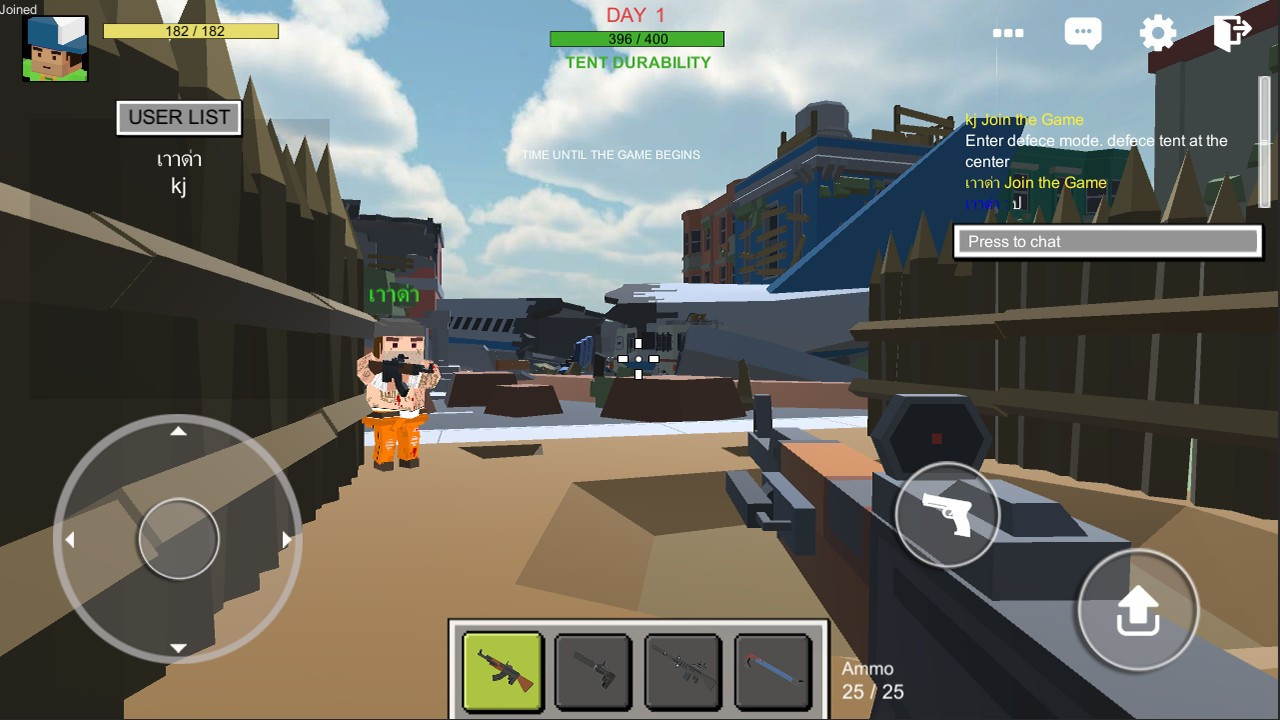Select the pistol slot in the hotbar
1280x720 pixels.
pos(592,671)
